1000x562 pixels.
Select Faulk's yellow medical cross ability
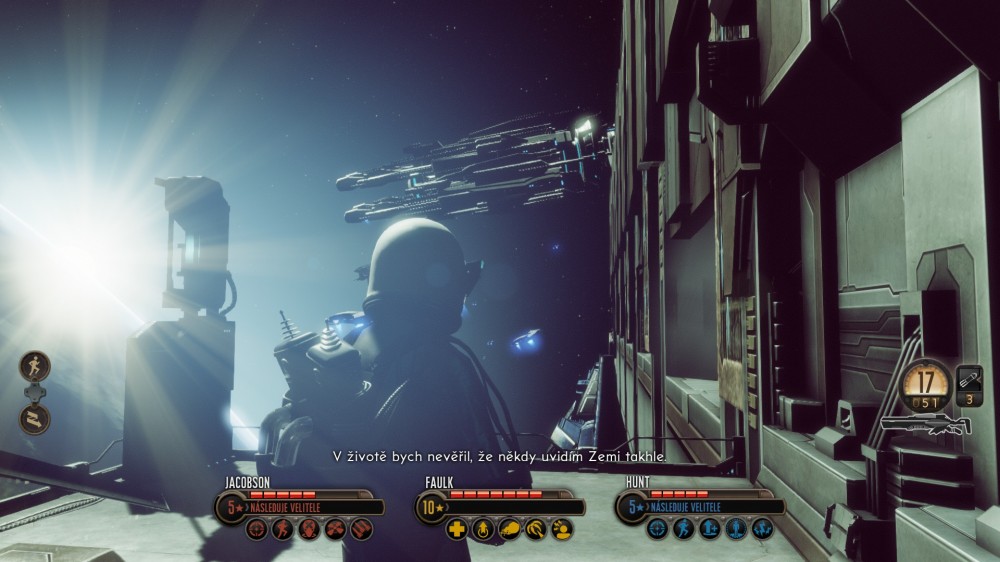click(x=457, y=529)
